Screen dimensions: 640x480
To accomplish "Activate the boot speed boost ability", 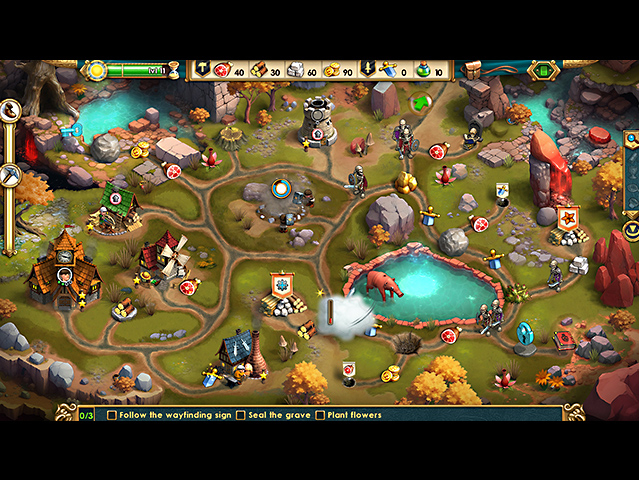I will click(12, 111).
